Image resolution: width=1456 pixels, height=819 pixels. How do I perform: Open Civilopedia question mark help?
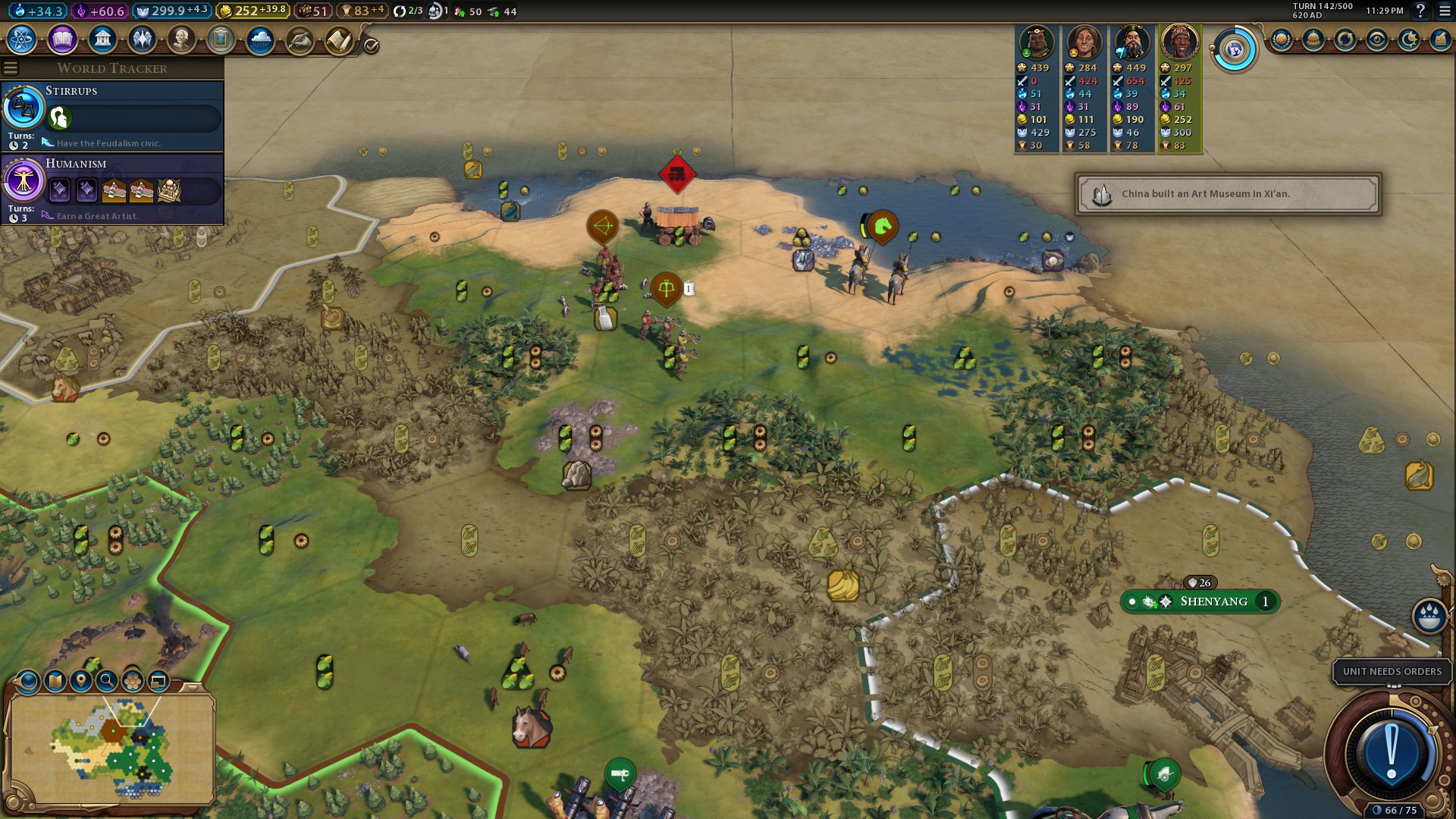point(1420,11)
